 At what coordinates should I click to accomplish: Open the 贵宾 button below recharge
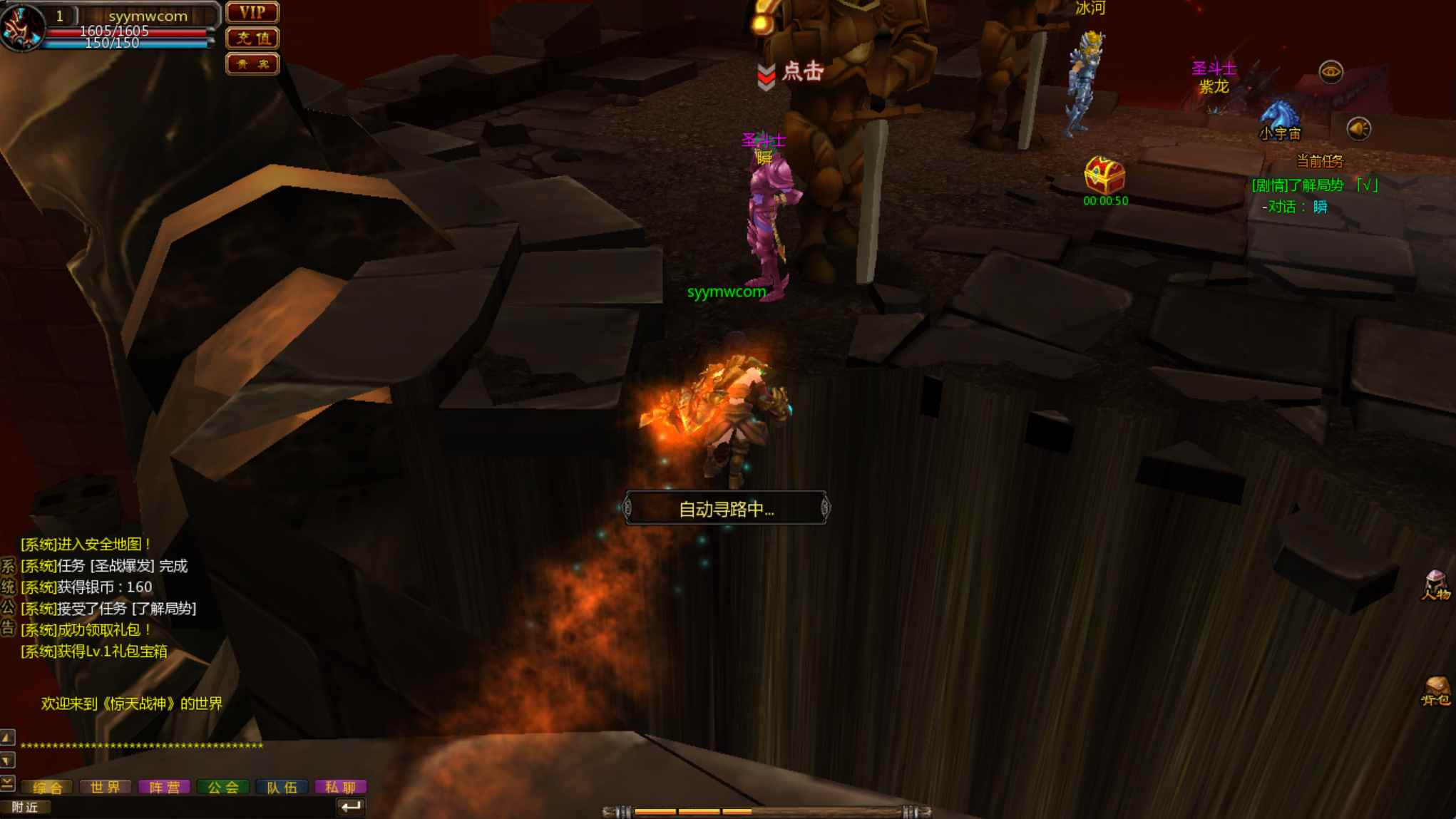(x=252, y=64)
